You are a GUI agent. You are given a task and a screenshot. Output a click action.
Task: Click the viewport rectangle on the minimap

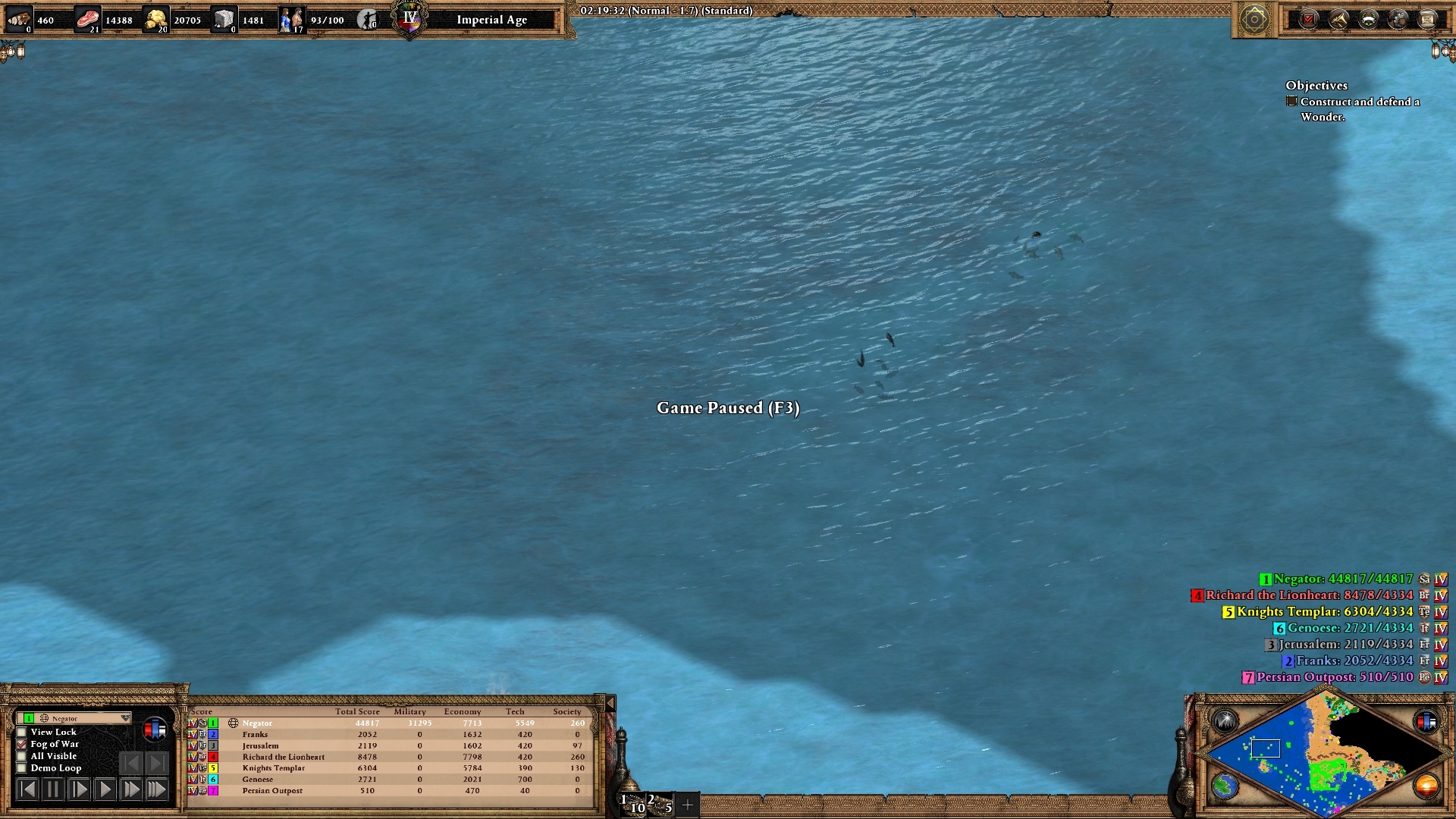tap(1266, 748)
